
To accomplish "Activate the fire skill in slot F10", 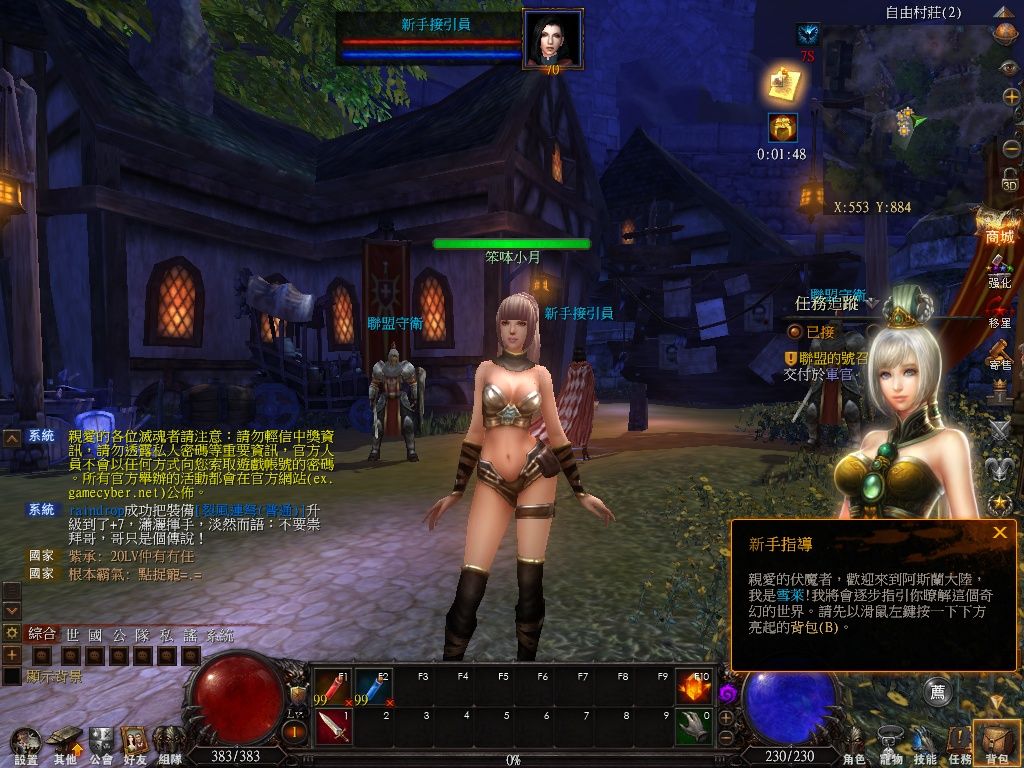I will point(693,687).
